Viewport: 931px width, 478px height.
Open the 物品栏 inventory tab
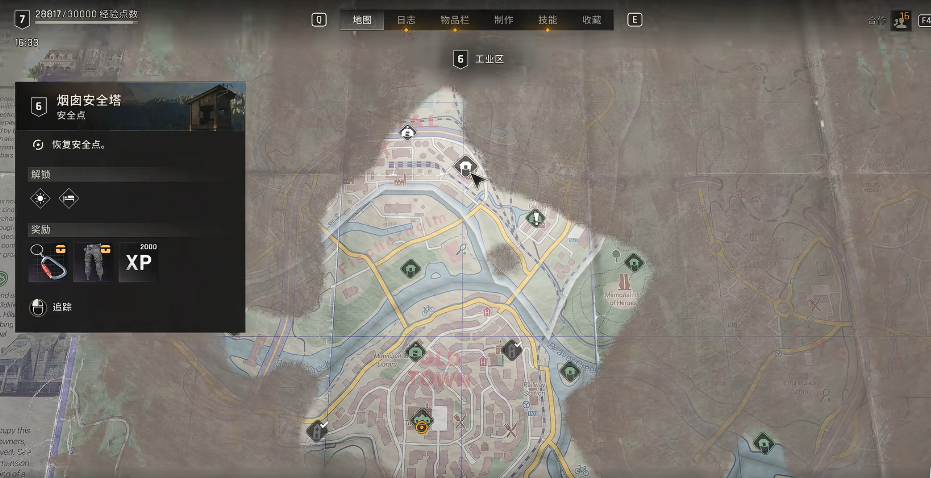(454, 20)
